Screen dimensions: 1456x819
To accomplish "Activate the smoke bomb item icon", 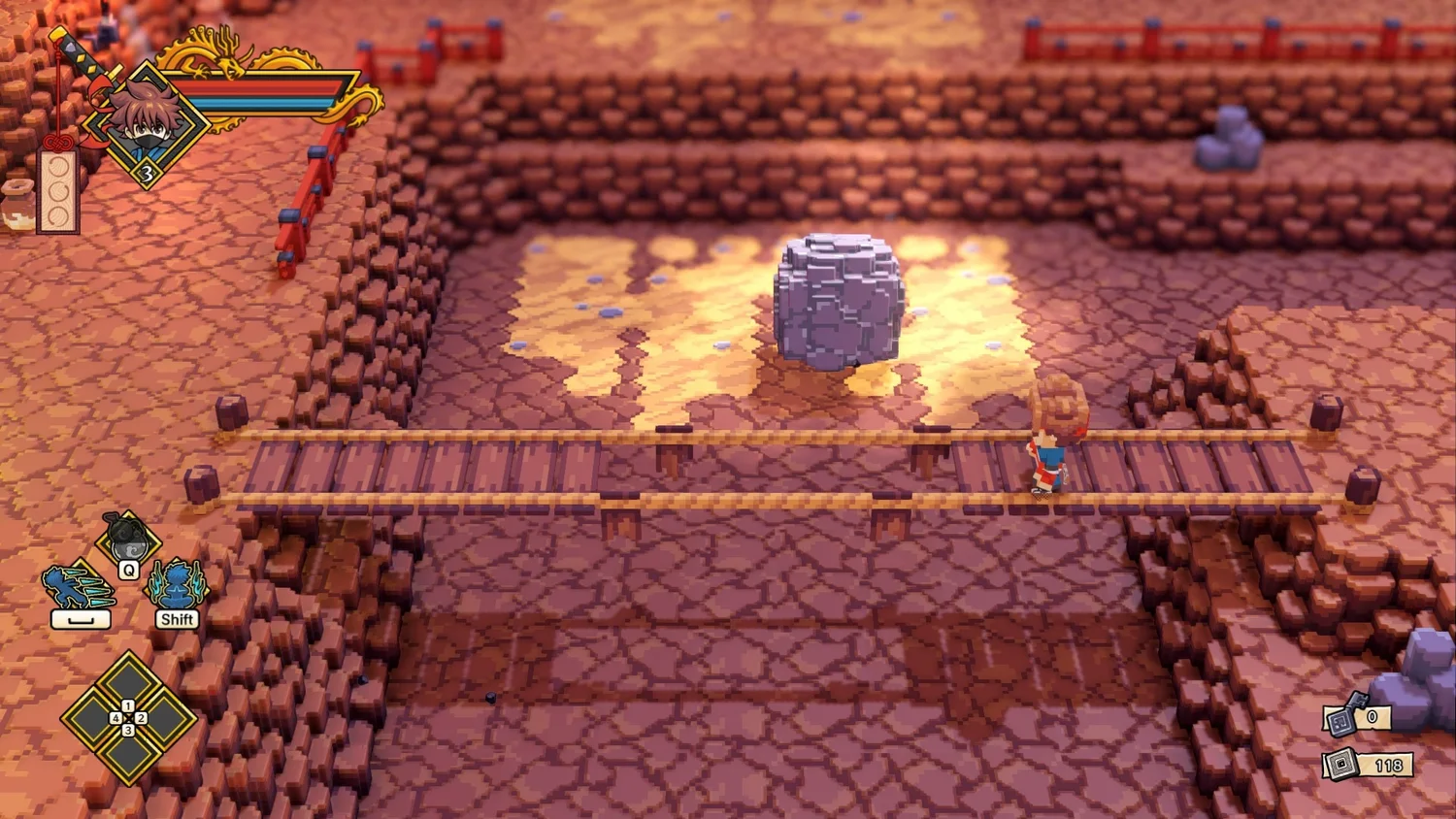I will coord(127,539).
